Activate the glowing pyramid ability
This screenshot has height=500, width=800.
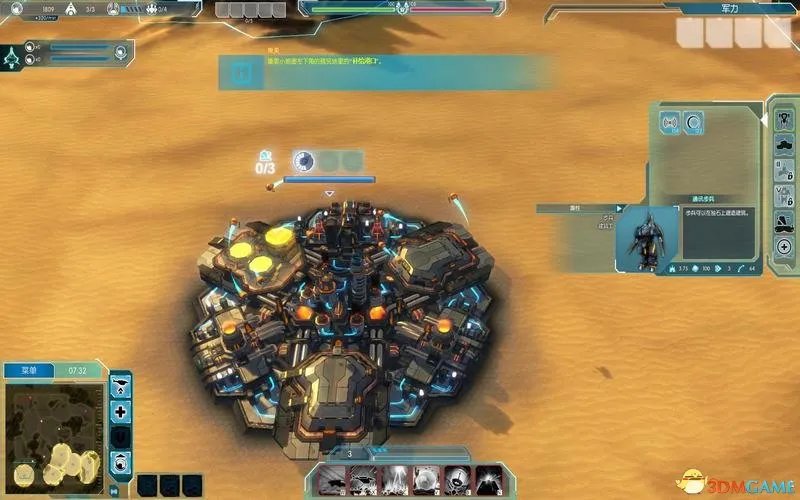(488, 479)
